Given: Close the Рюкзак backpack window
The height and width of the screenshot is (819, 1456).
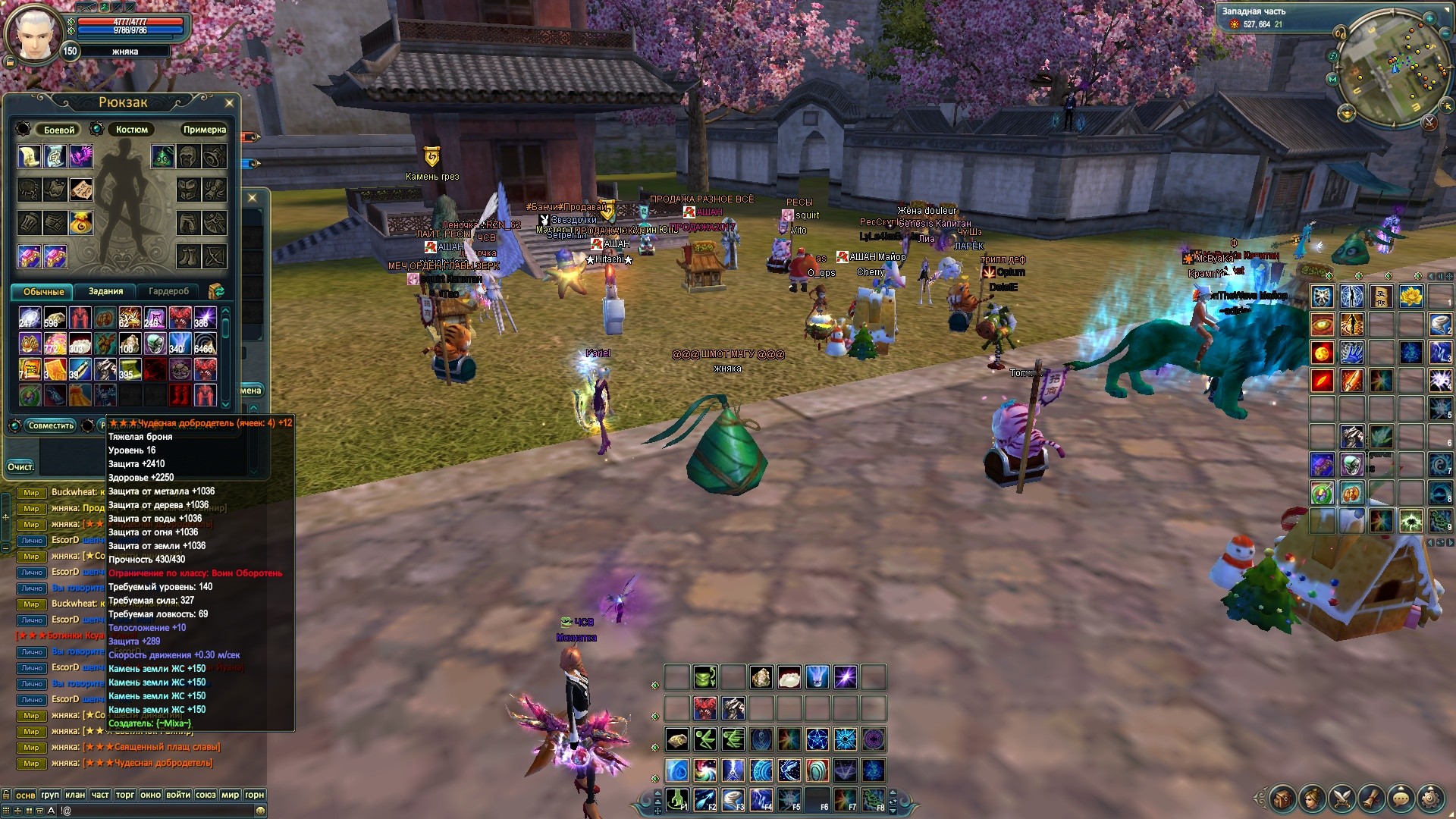Looking at the screenshot, I should pyautogui.click(x=229, y=102).
